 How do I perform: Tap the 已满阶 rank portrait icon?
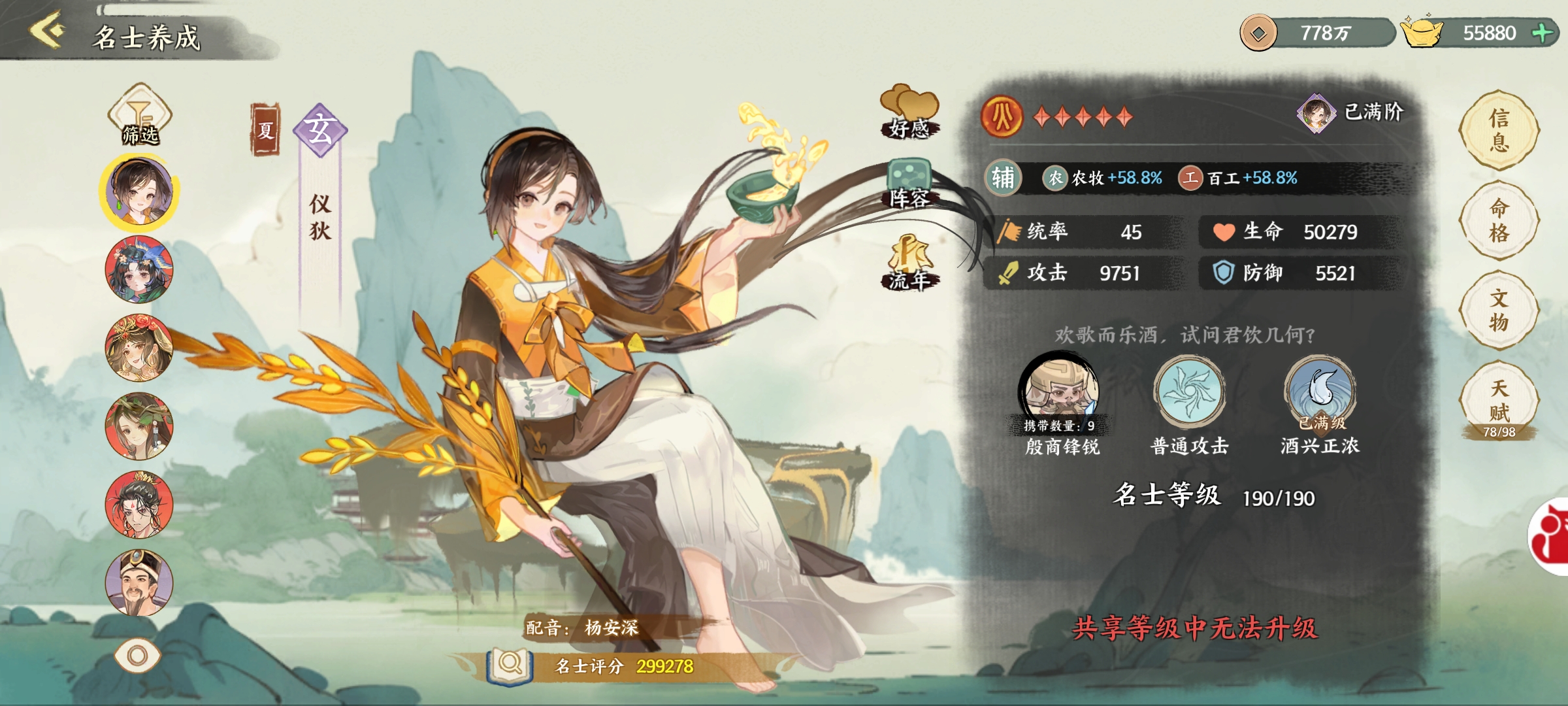[1315, 113]
